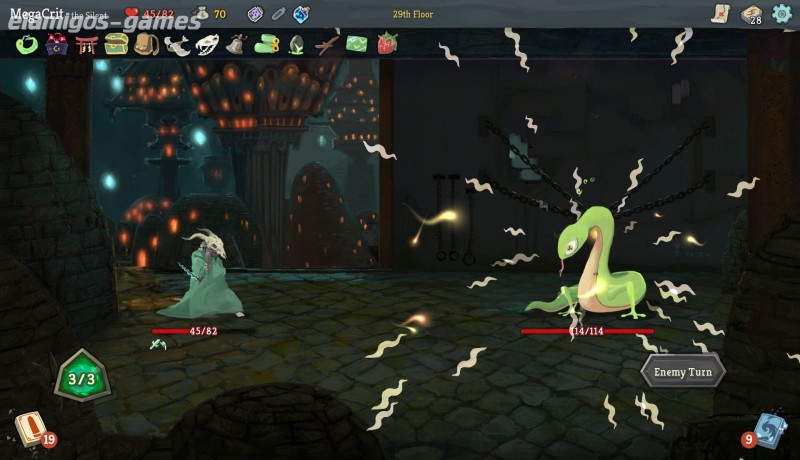Open the map scroll
This screenshot has width=800, height=460.
pyautogui.click(x=720, y=13)
